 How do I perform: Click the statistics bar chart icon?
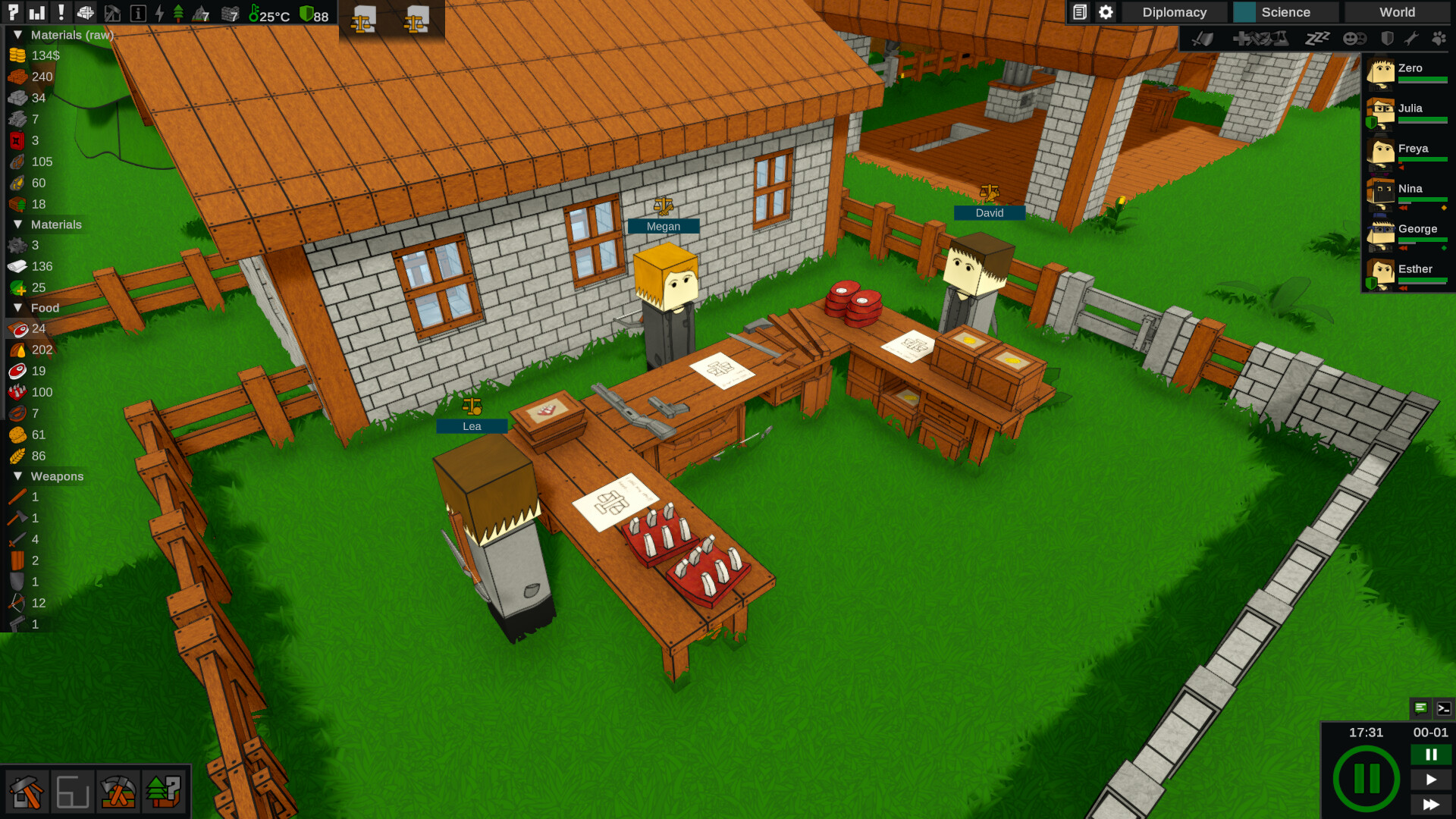tap(36, 12)
